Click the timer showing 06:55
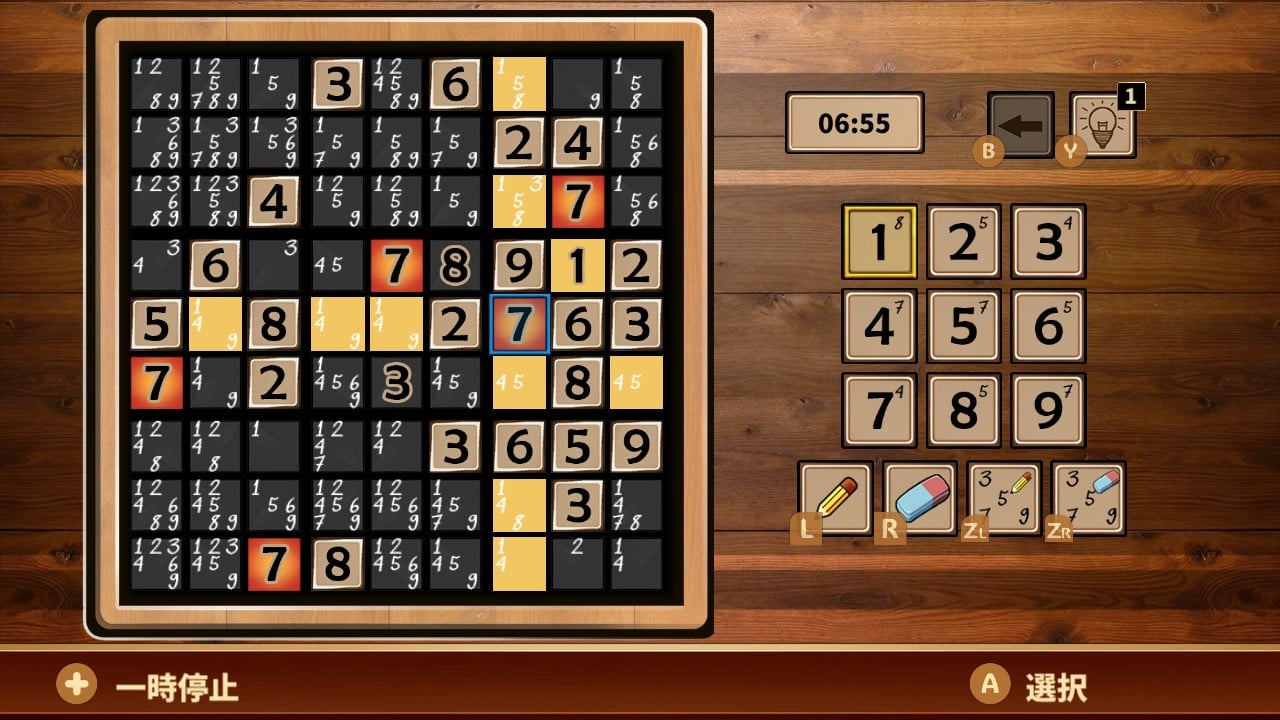 [854, 122]
